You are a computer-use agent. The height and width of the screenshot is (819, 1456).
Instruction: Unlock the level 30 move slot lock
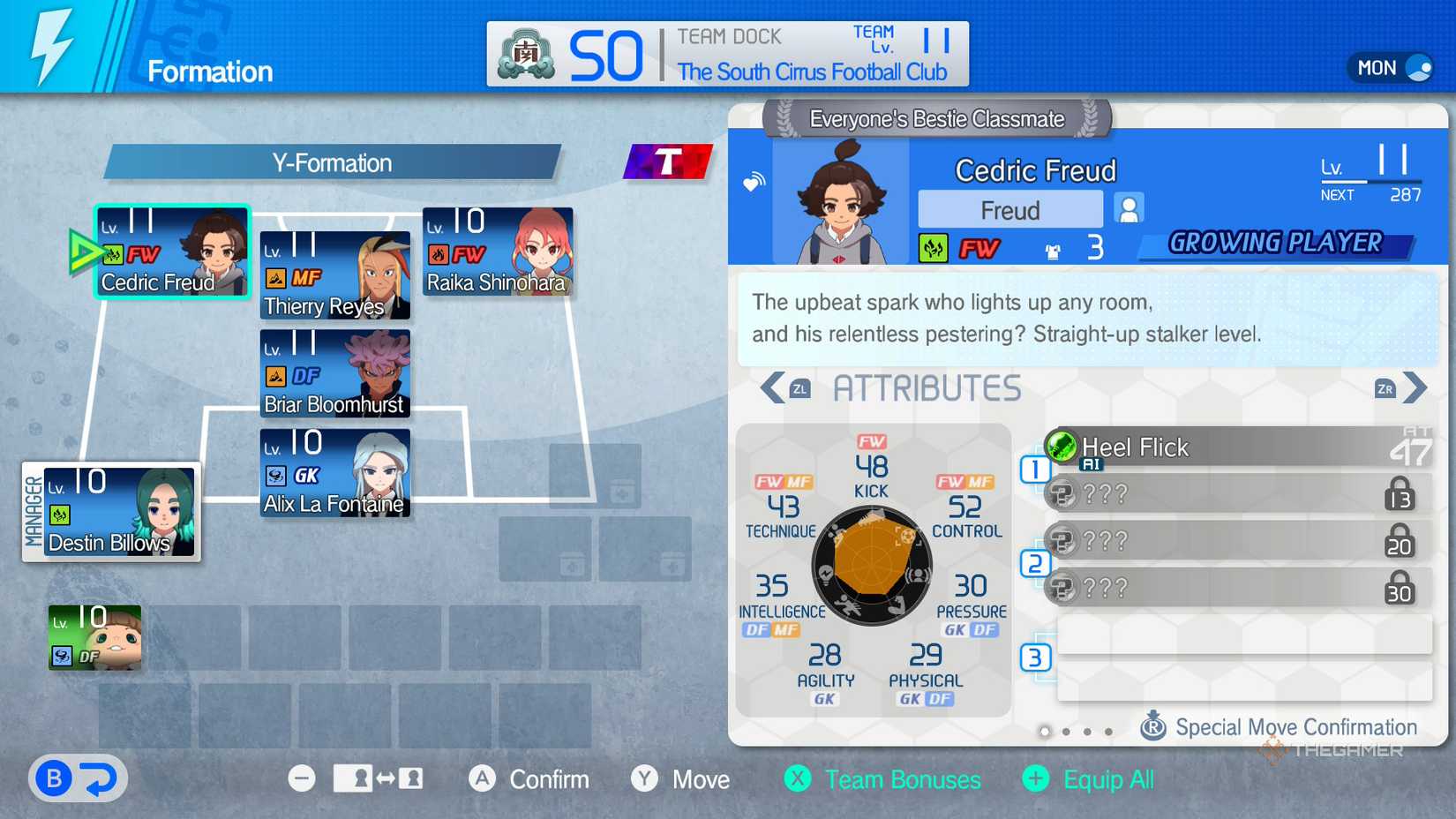pos(1400,588)
